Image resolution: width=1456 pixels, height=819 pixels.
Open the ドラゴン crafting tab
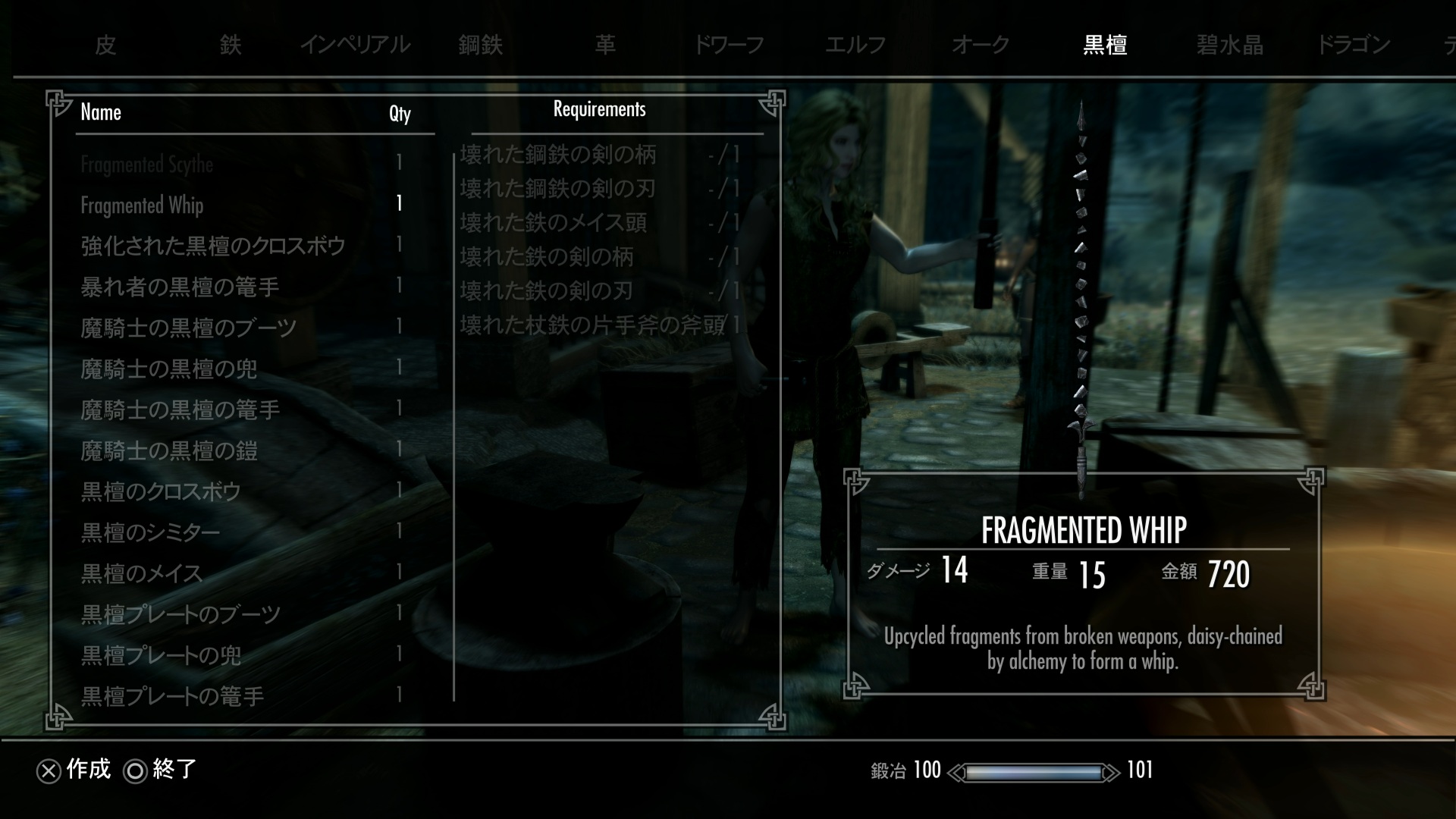click(x=1354, y=45)
